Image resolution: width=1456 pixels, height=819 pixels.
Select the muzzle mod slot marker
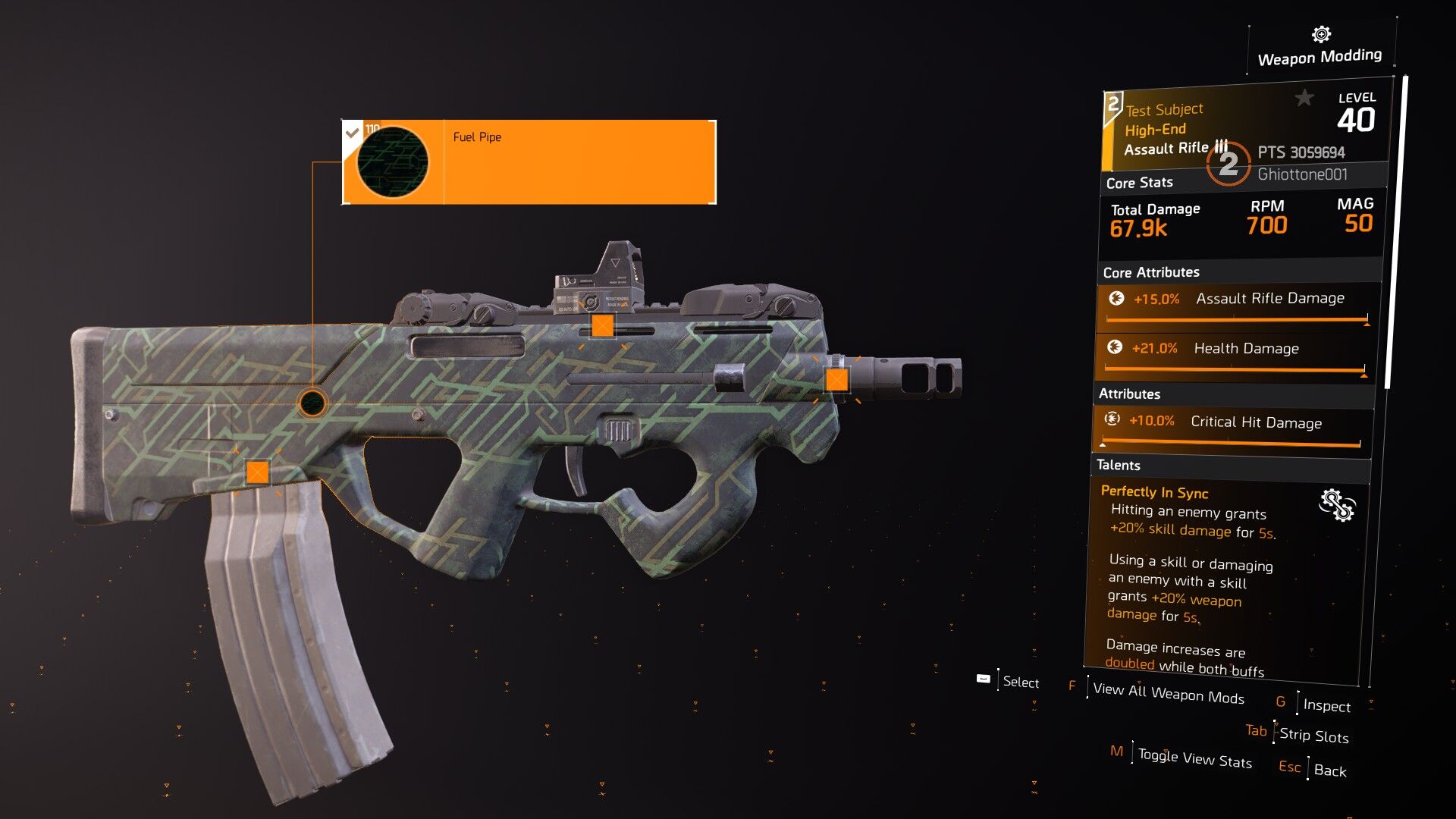click(836, 379)
